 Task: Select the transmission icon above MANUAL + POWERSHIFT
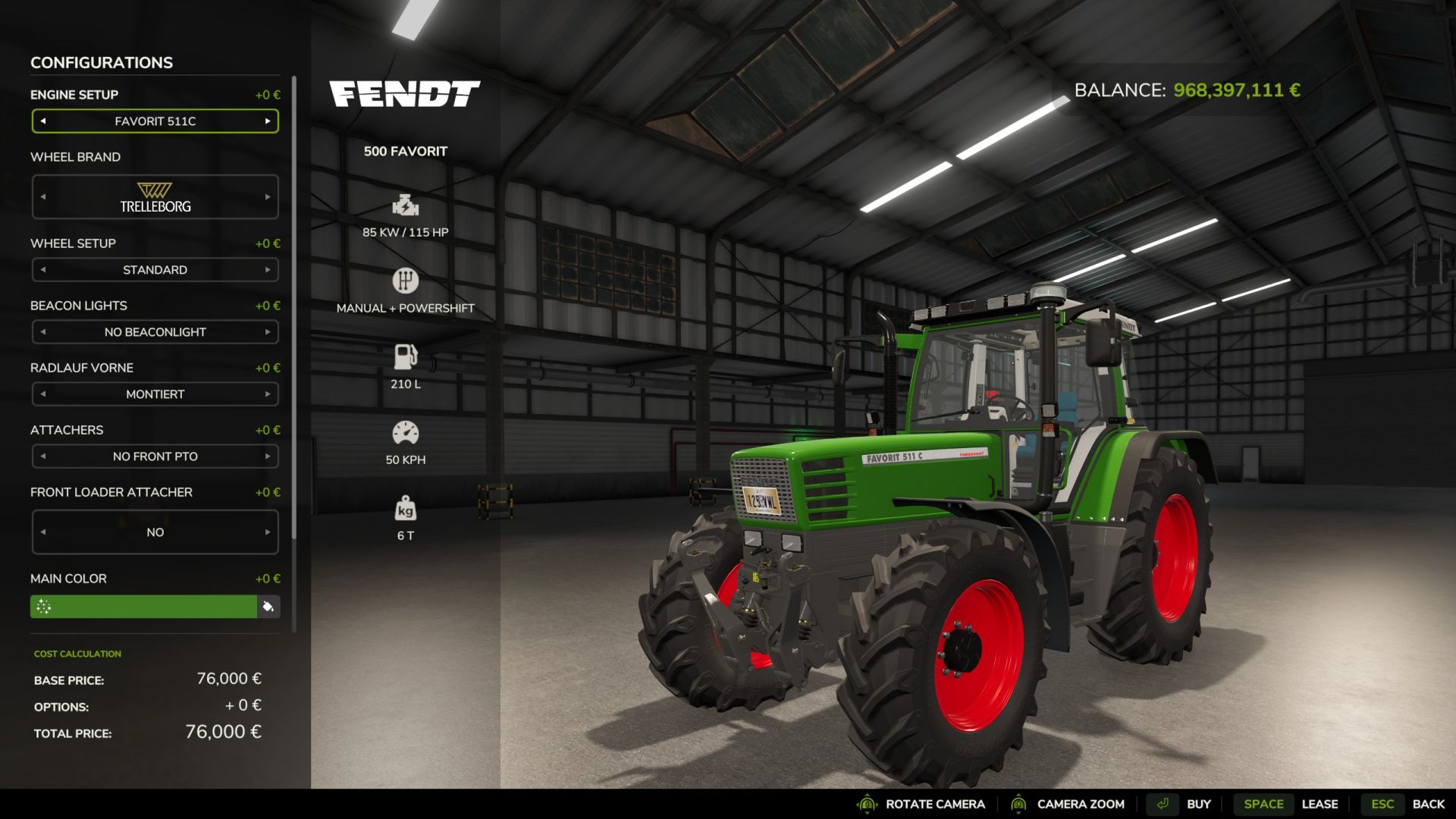coord(406,281)
